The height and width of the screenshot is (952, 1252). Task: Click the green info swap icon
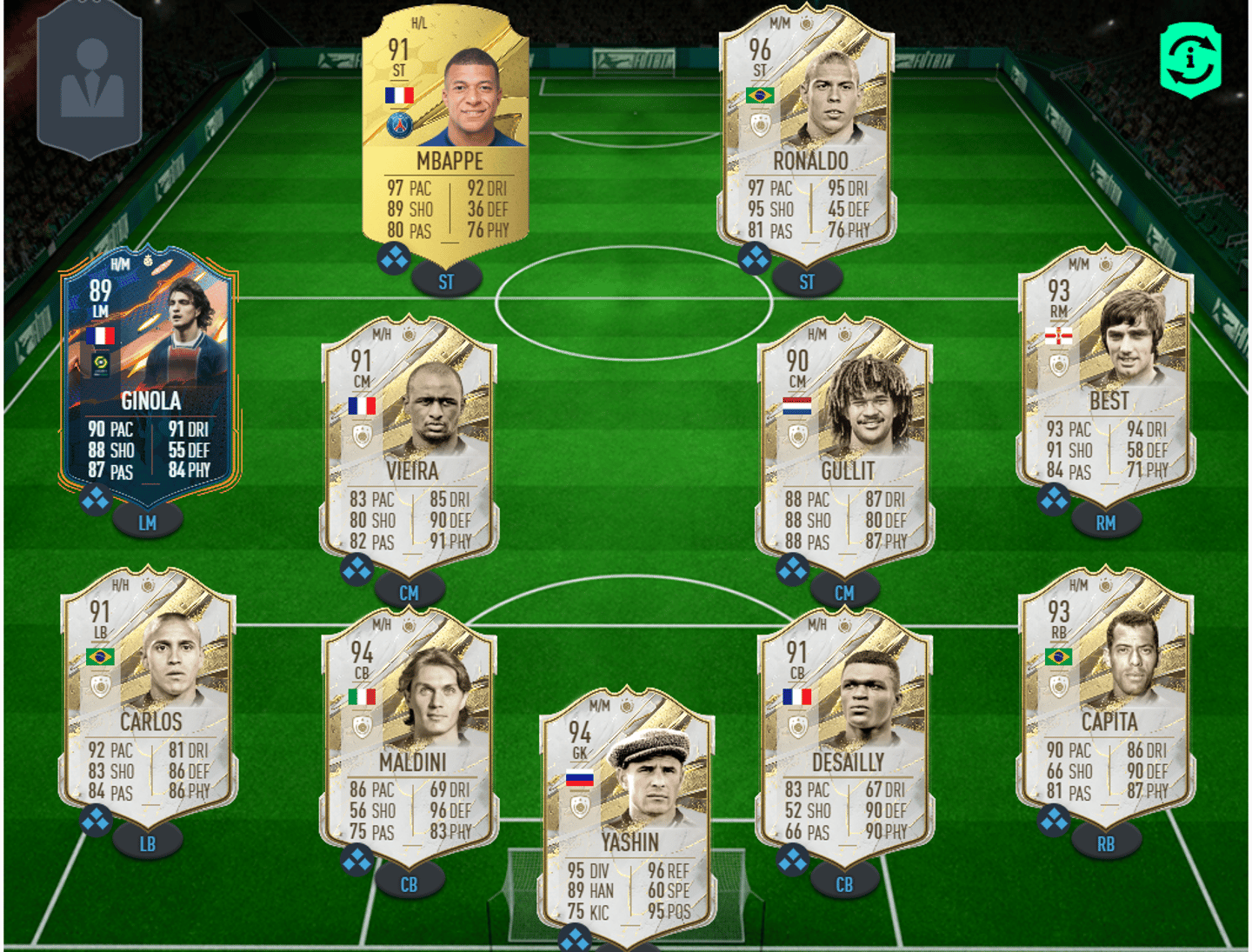(x=1190, y=59)
